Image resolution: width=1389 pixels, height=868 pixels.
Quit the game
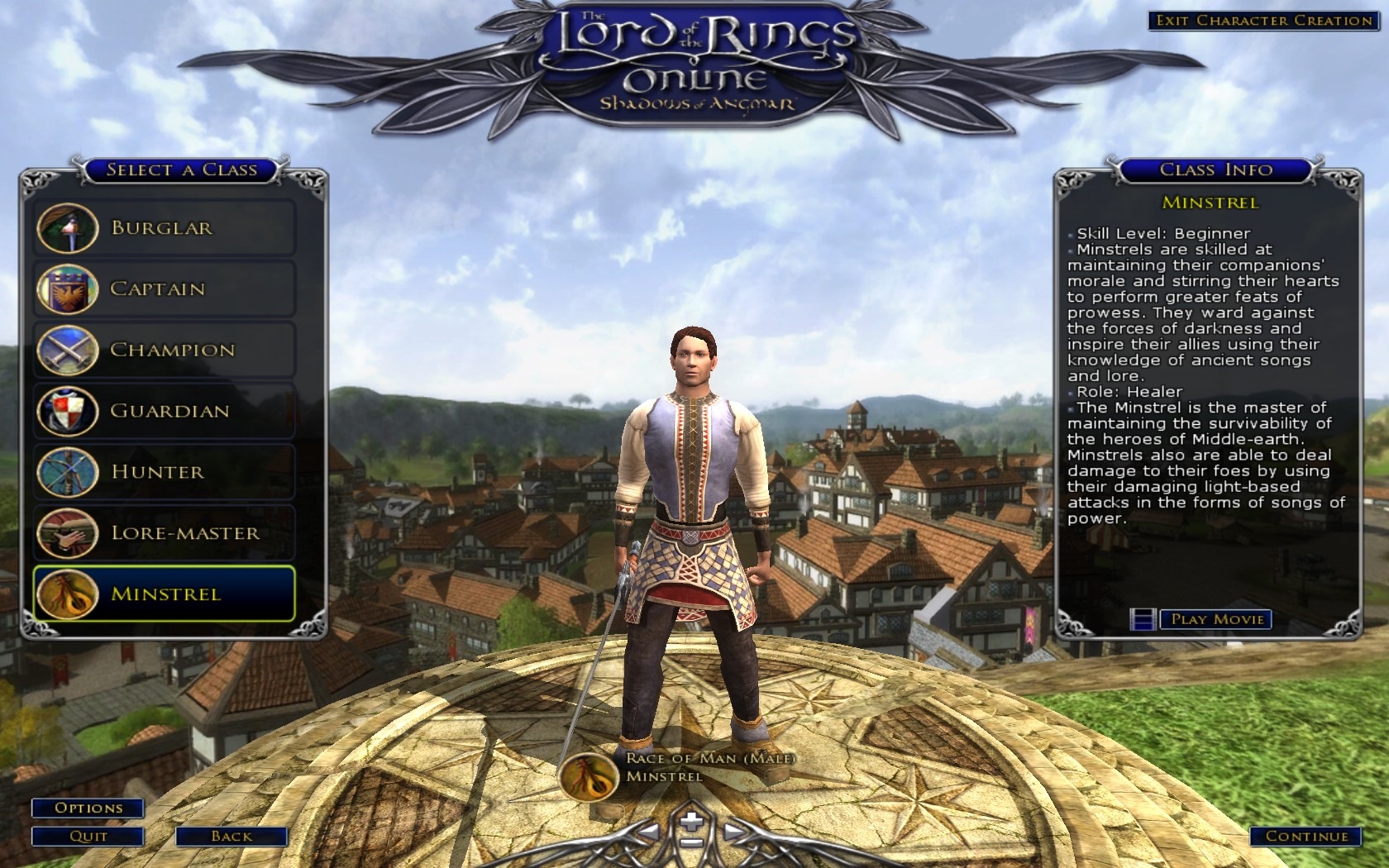88,836
